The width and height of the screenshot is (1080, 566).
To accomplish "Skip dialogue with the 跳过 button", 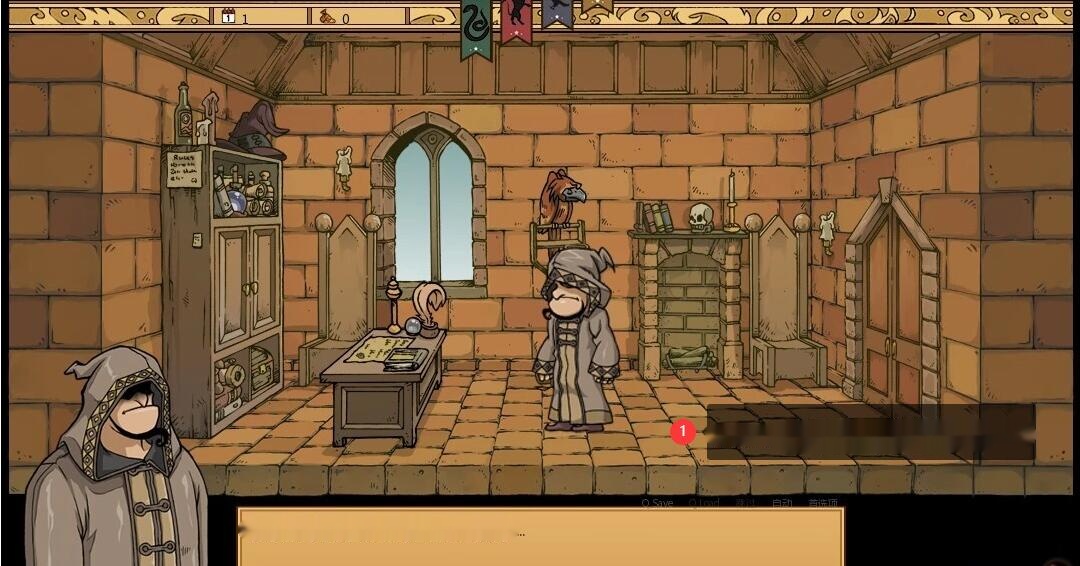I will pos(745,503).
